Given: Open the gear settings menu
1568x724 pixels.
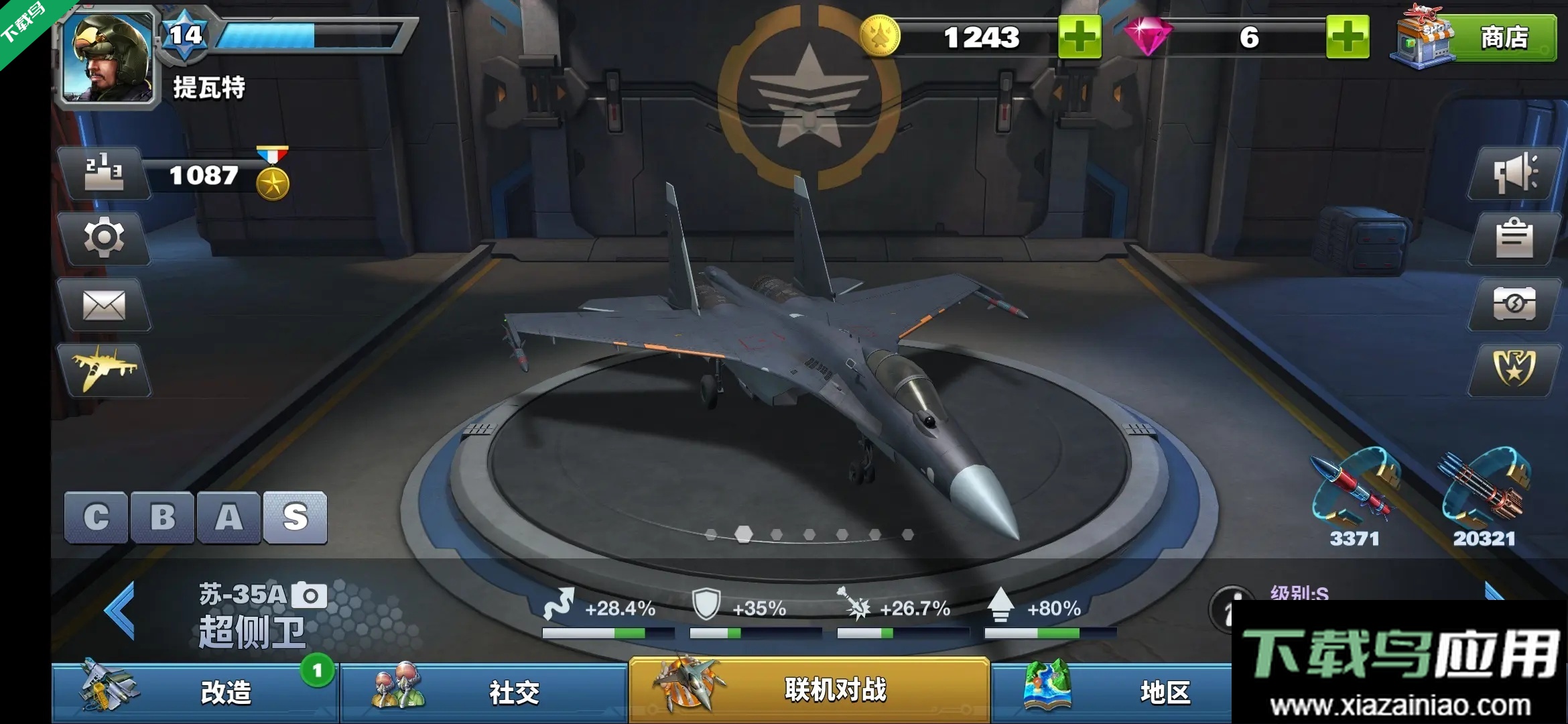Looking at the screenshot, I should point(104,238).
